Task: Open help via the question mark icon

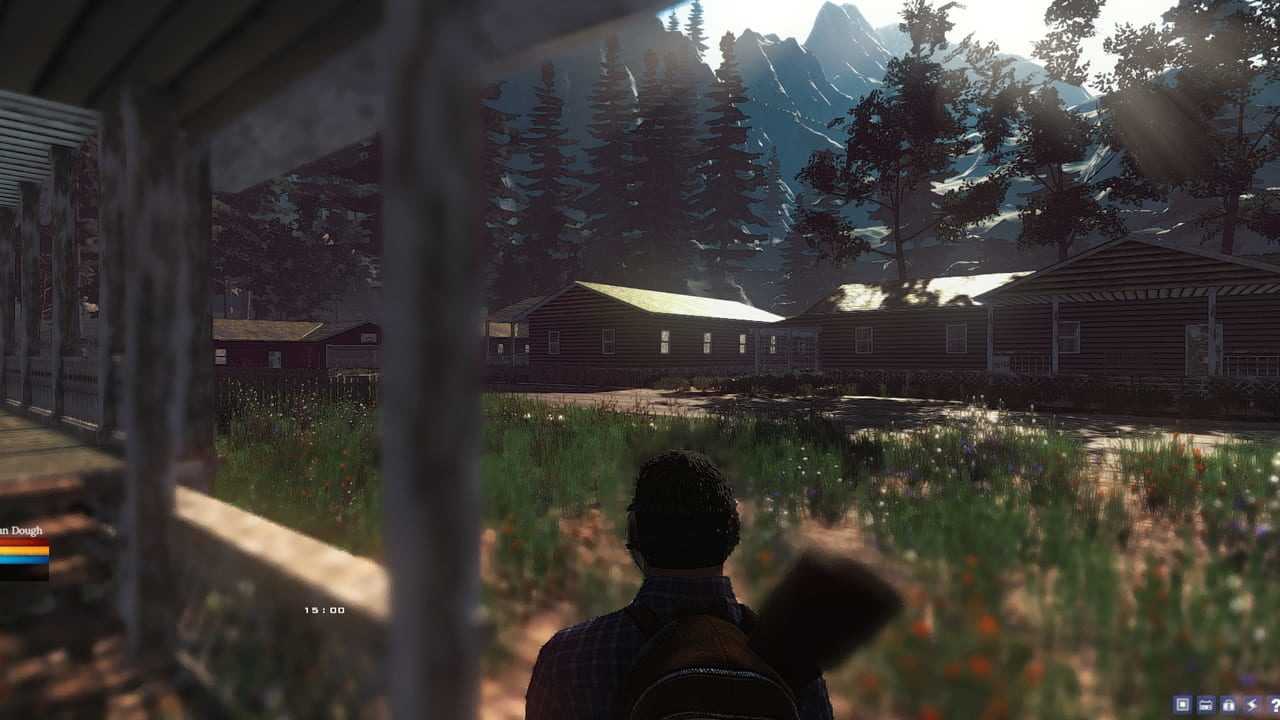Action: click(x=1273, y=705)
